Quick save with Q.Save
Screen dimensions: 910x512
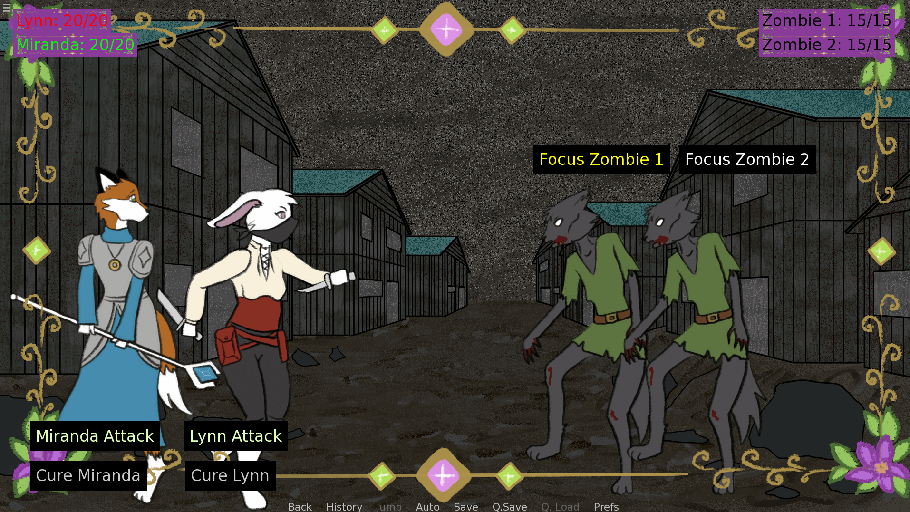tap(509, 506)
